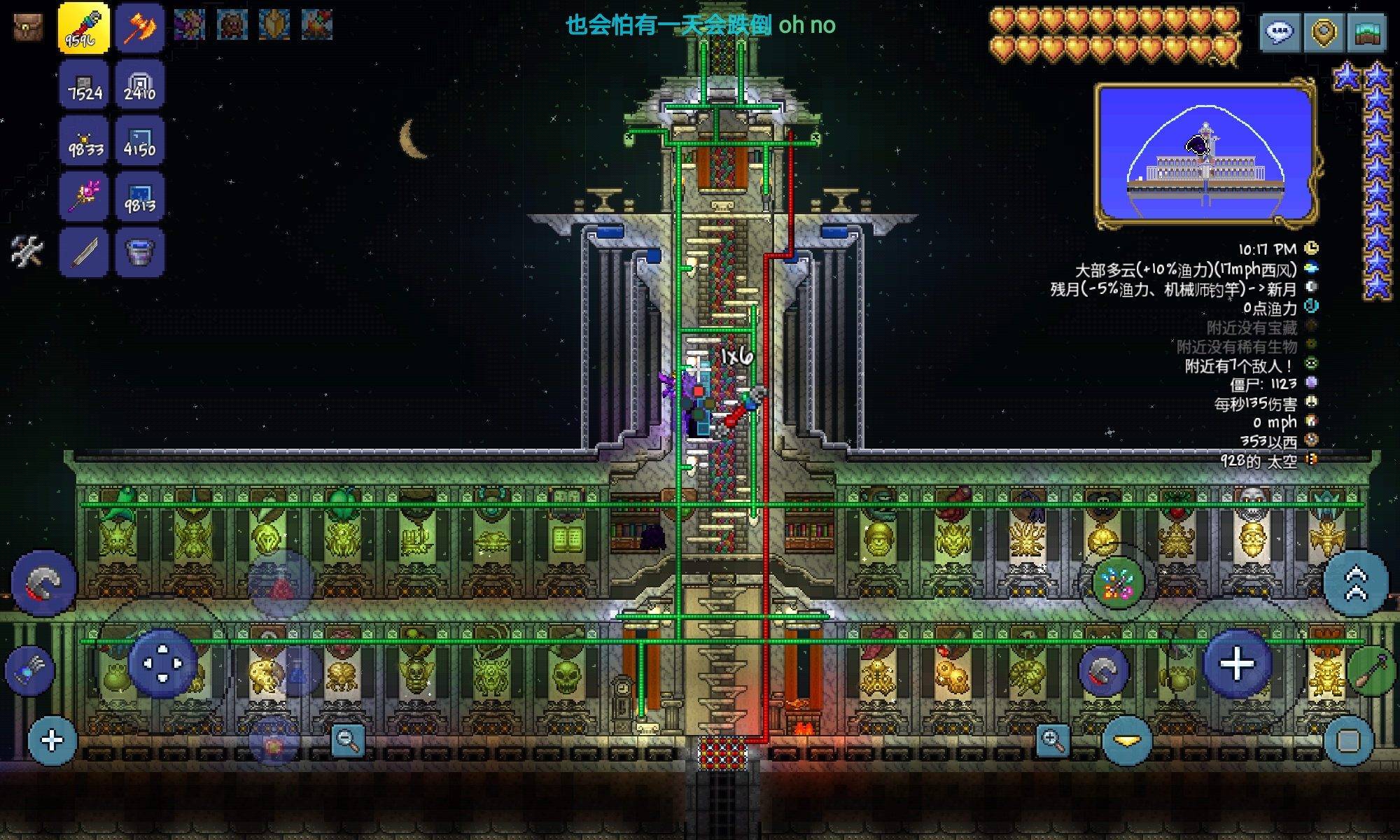
Task: Use the blue mana potion quick button
Action: (x=299, y=673)
